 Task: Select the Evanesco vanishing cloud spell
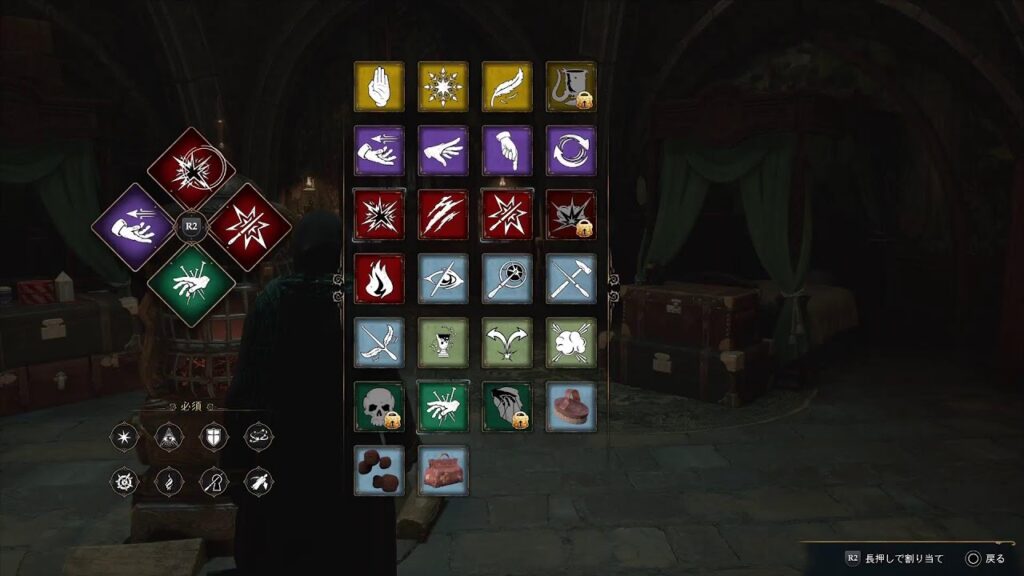pos(571,343)
